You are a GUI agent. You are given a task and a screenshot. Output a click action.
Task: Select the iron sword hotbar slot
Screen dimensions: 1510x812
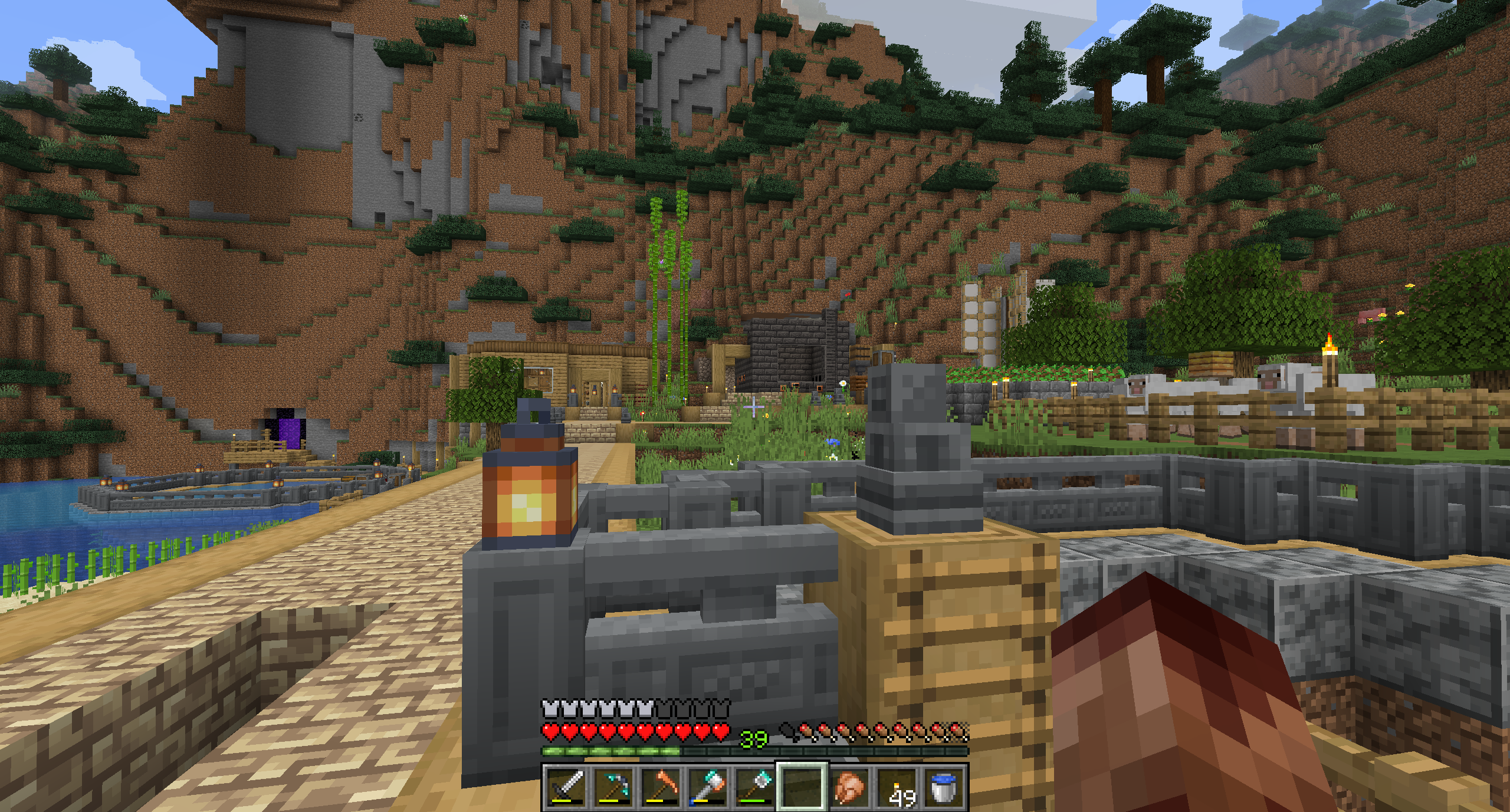[566, 787]
